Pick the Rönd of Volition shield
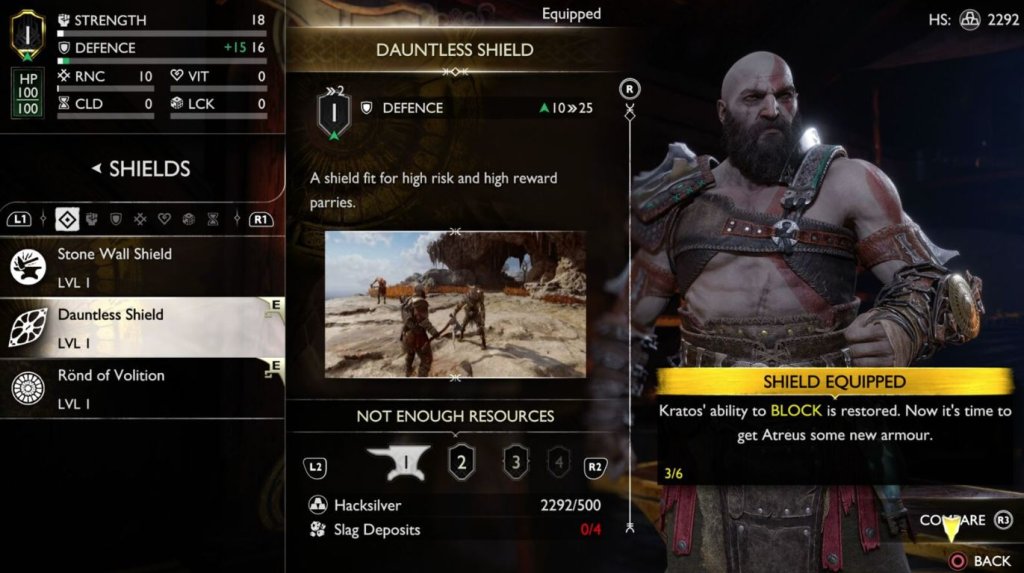The image size is (1024, 573). [x=140, y=386]
